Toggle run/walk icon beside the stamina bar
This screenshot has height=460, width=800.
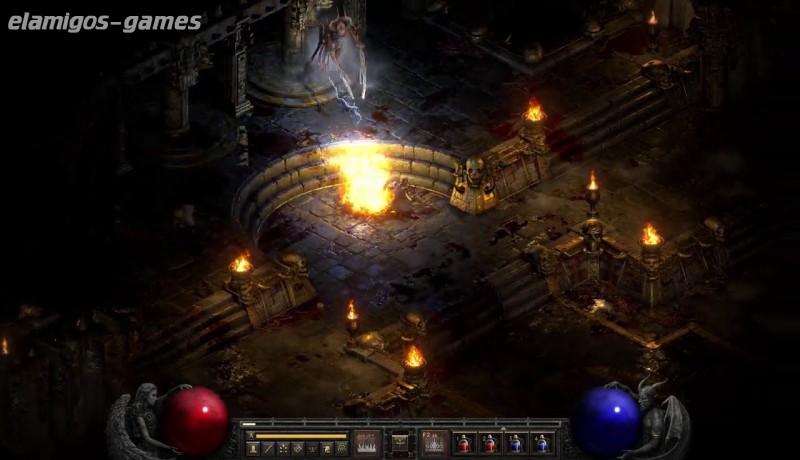tap(250, 435)
